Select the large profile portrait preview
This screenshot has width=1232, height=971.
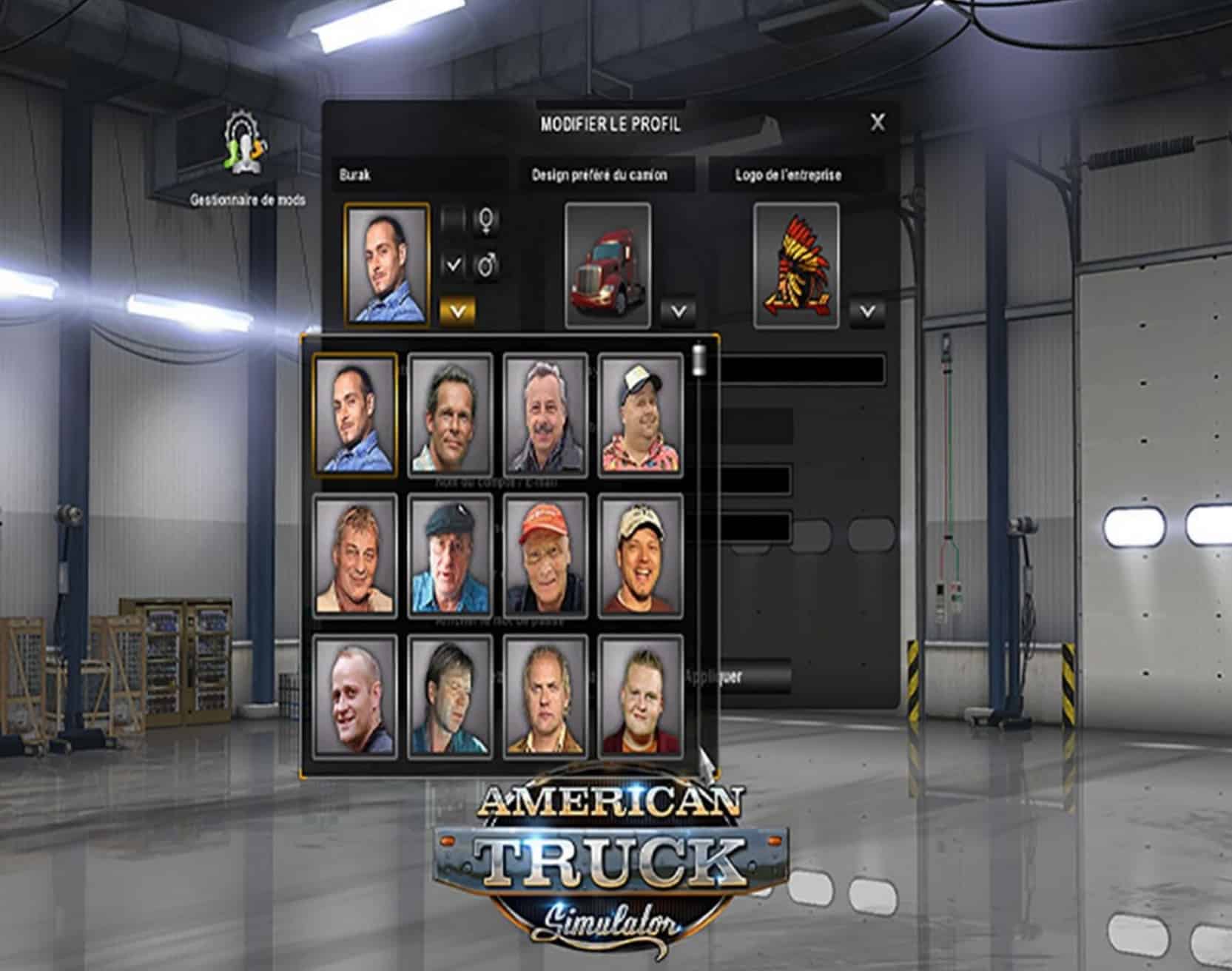click(x=386, y=265)
